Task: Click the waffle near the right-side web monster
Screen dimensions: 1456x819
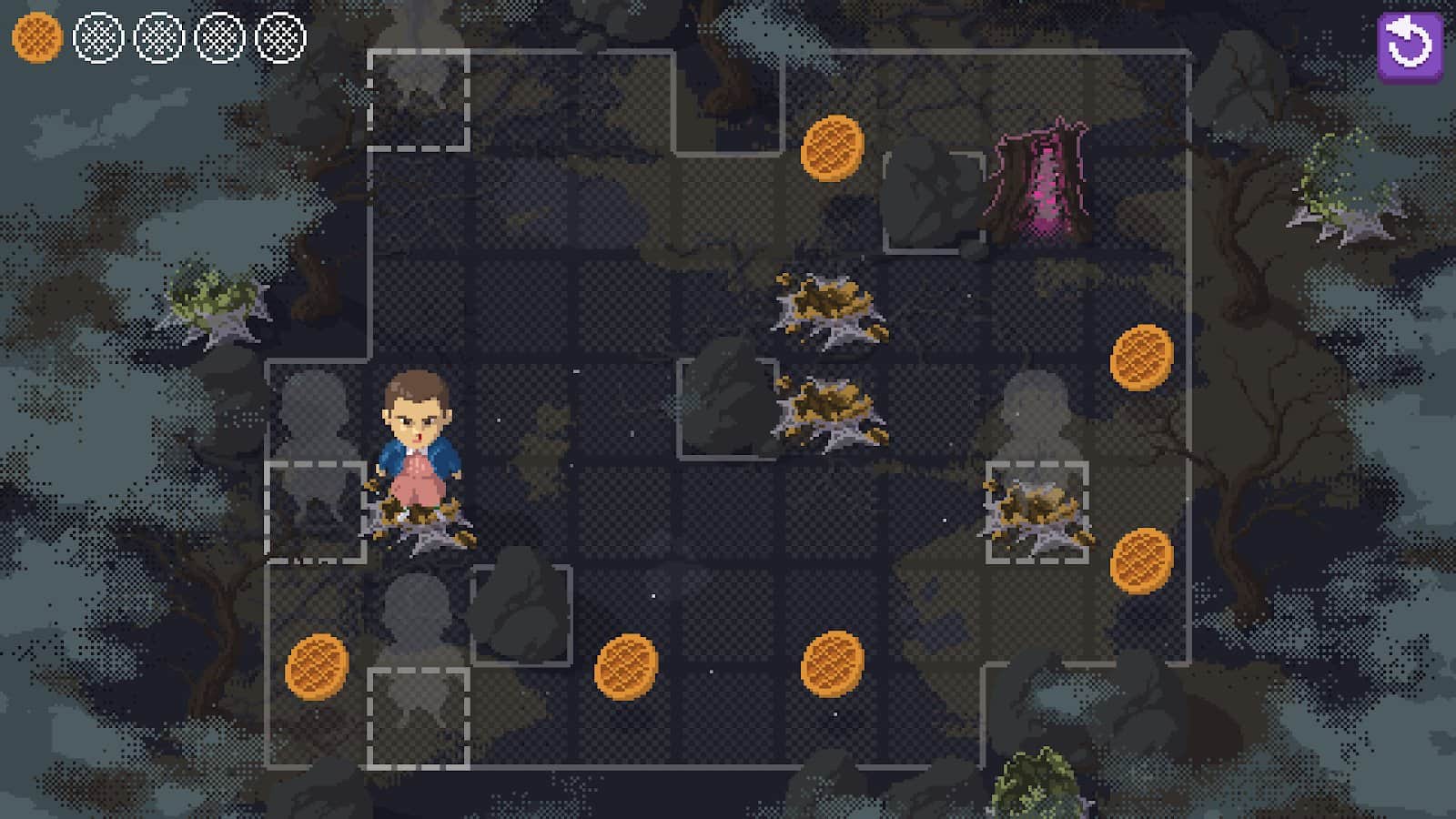Action: point(1142,561)
